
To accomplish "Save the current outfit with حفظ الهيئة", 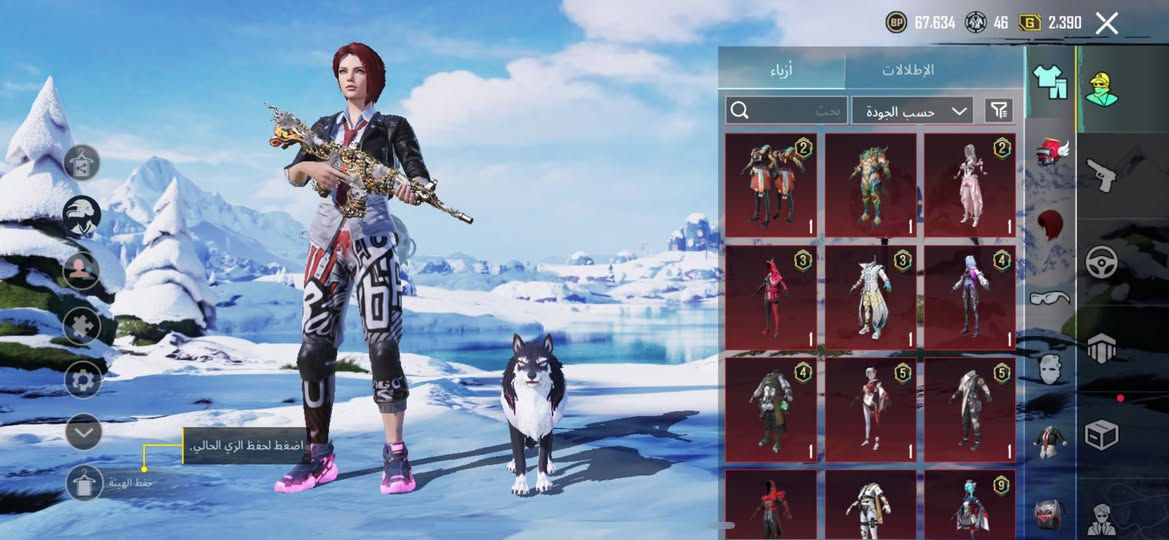I will (84, 483).
